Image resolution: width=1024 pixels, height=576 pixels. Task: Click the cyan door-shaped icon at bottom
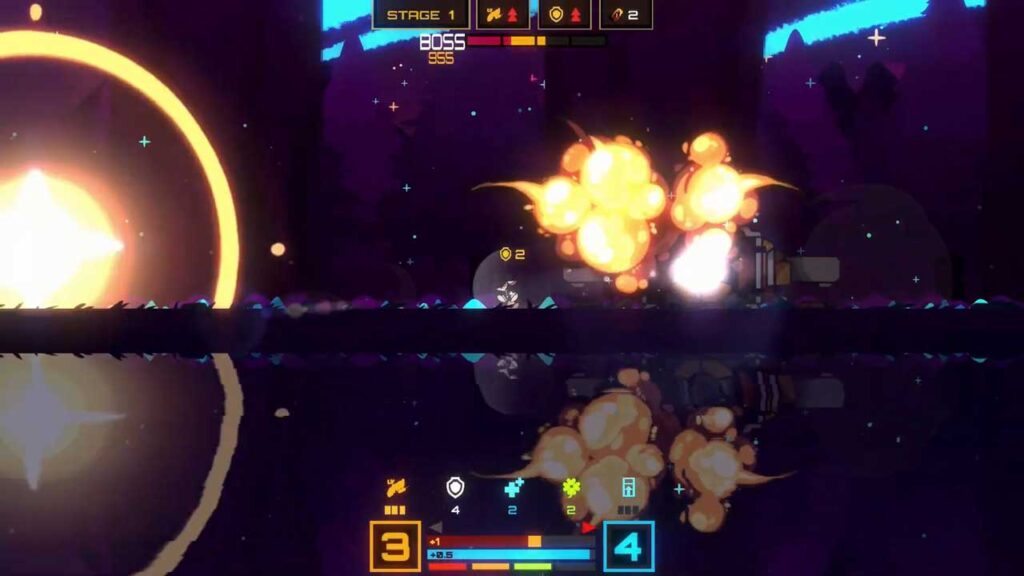pos(629,488)
